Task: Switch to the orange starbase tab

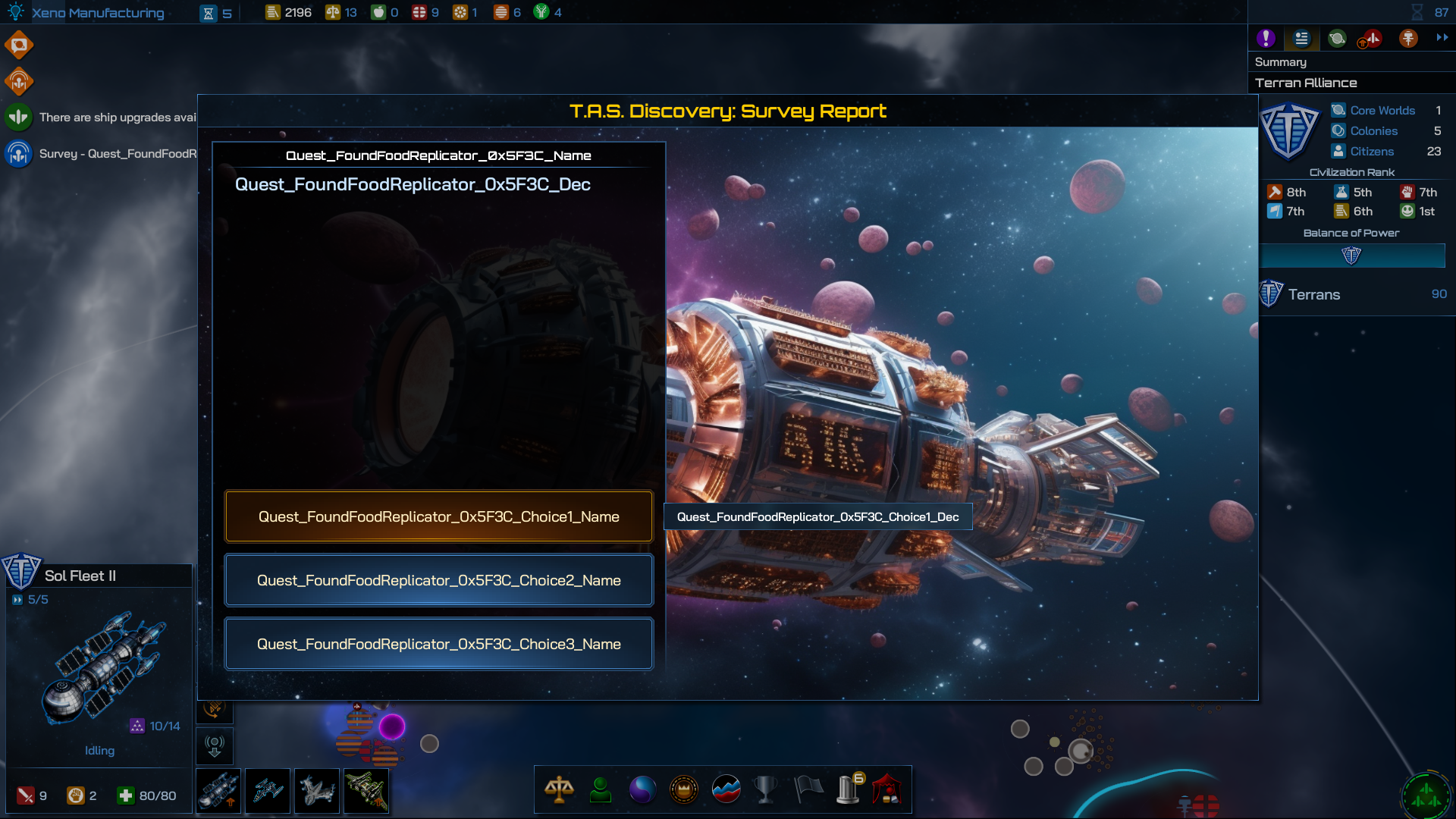Action: pos(1408,38)
